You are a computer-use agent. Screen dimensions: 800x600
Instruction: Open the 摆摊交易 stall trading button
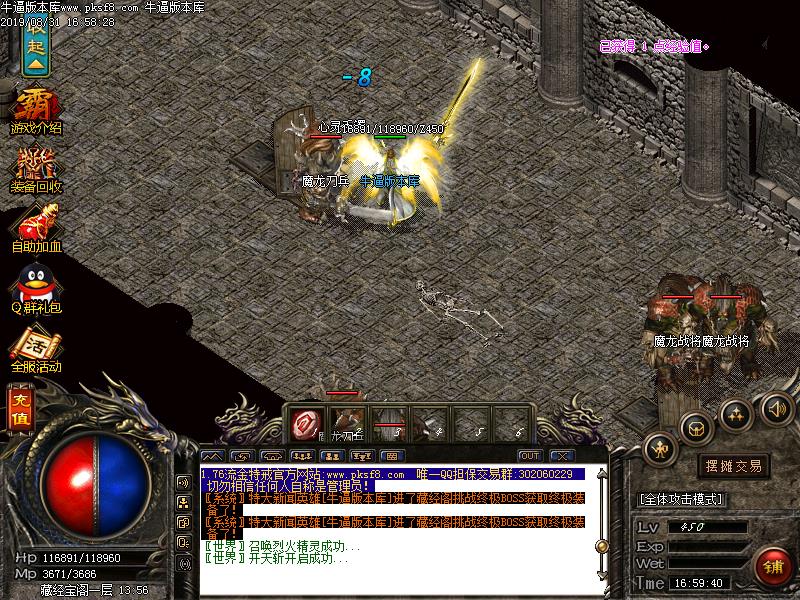(x=734, y=466)
